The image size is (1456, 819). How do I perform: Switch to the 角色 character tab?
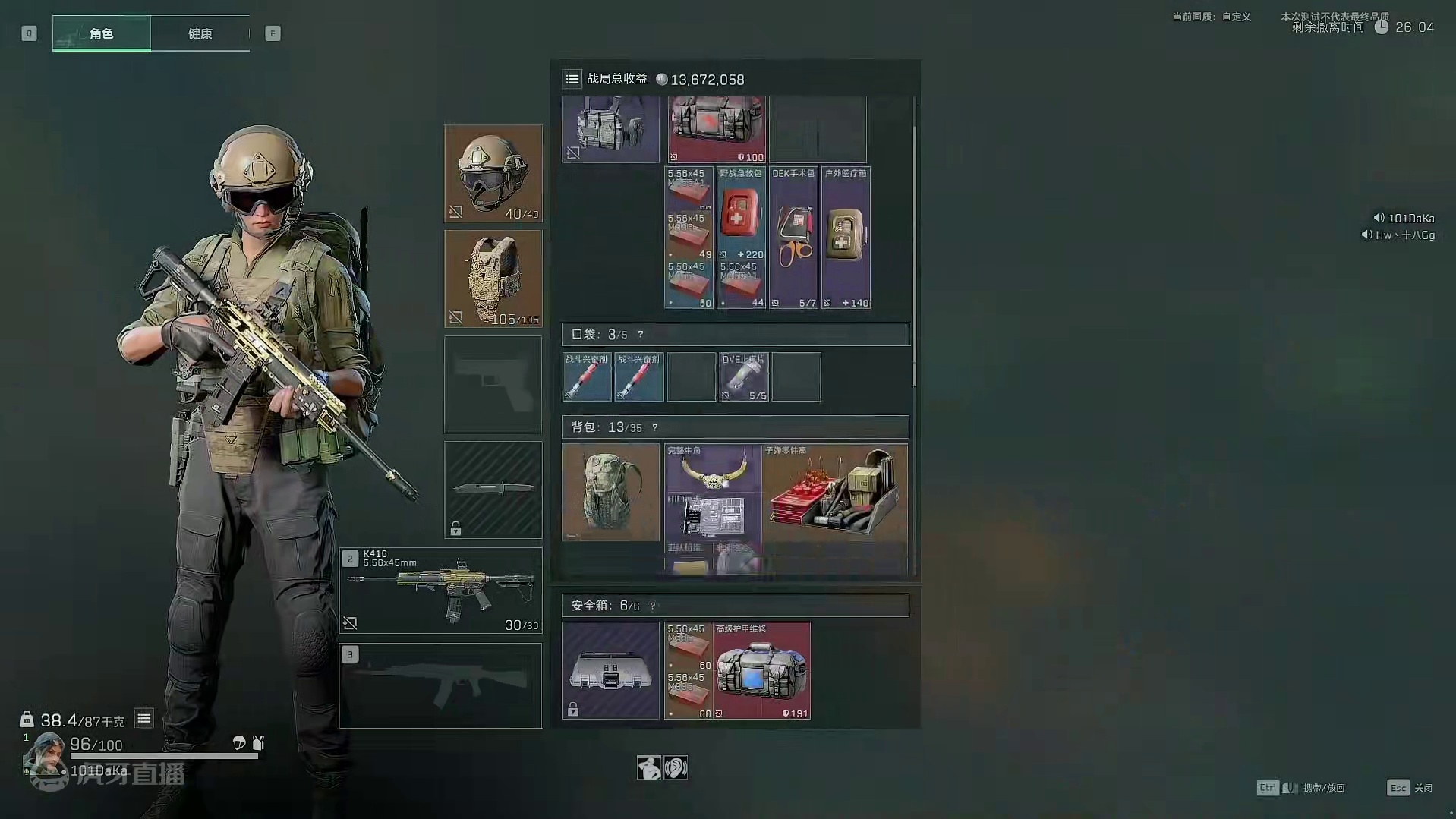click(x=102, y=33)
